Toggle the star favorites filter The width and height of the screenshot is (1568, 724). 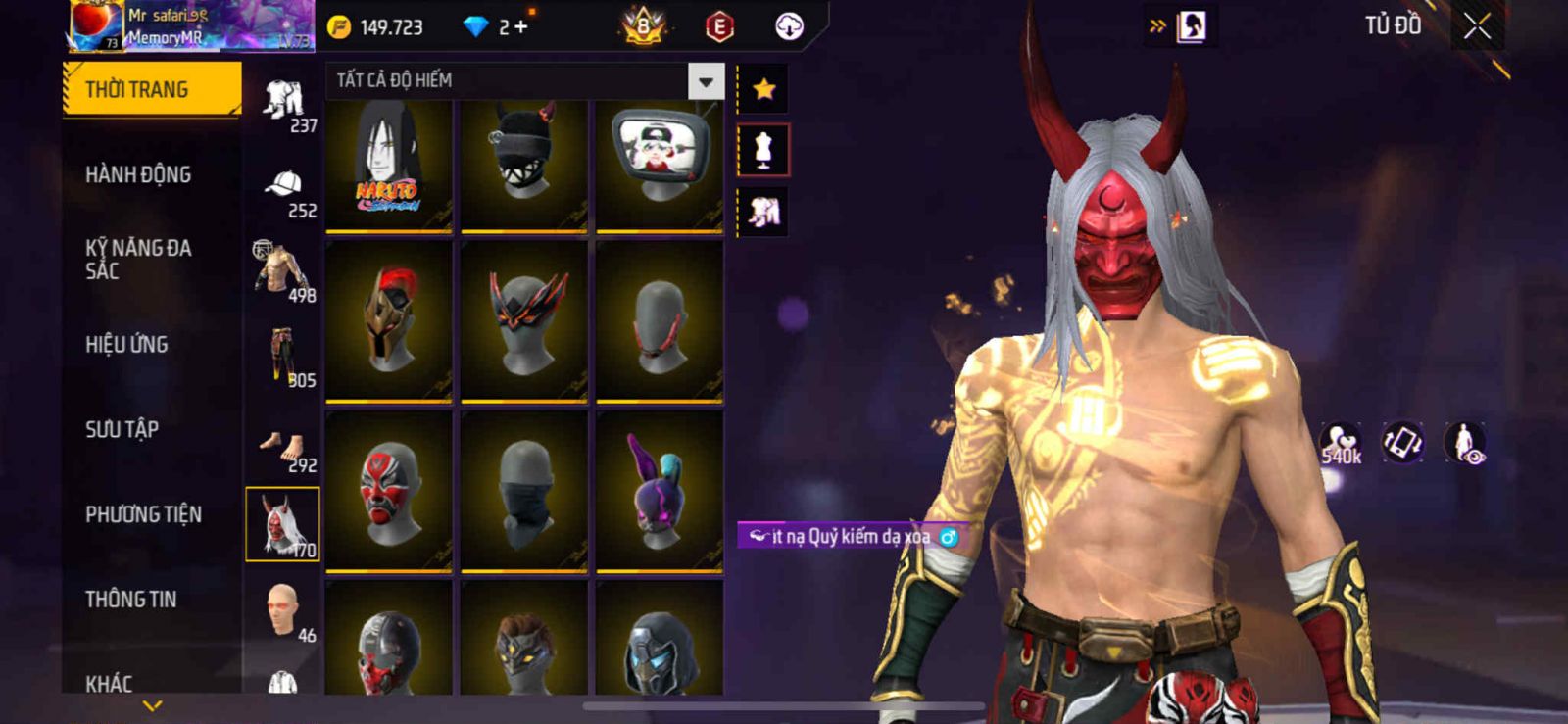click(763, 90)
